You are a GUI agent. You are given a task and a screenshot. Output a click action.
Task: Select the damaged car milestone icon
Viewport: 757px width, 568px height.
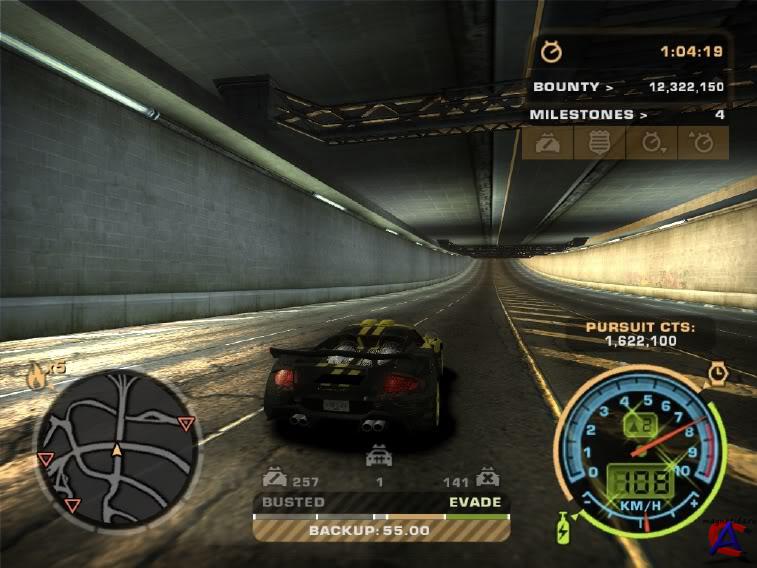click(546, 143)
